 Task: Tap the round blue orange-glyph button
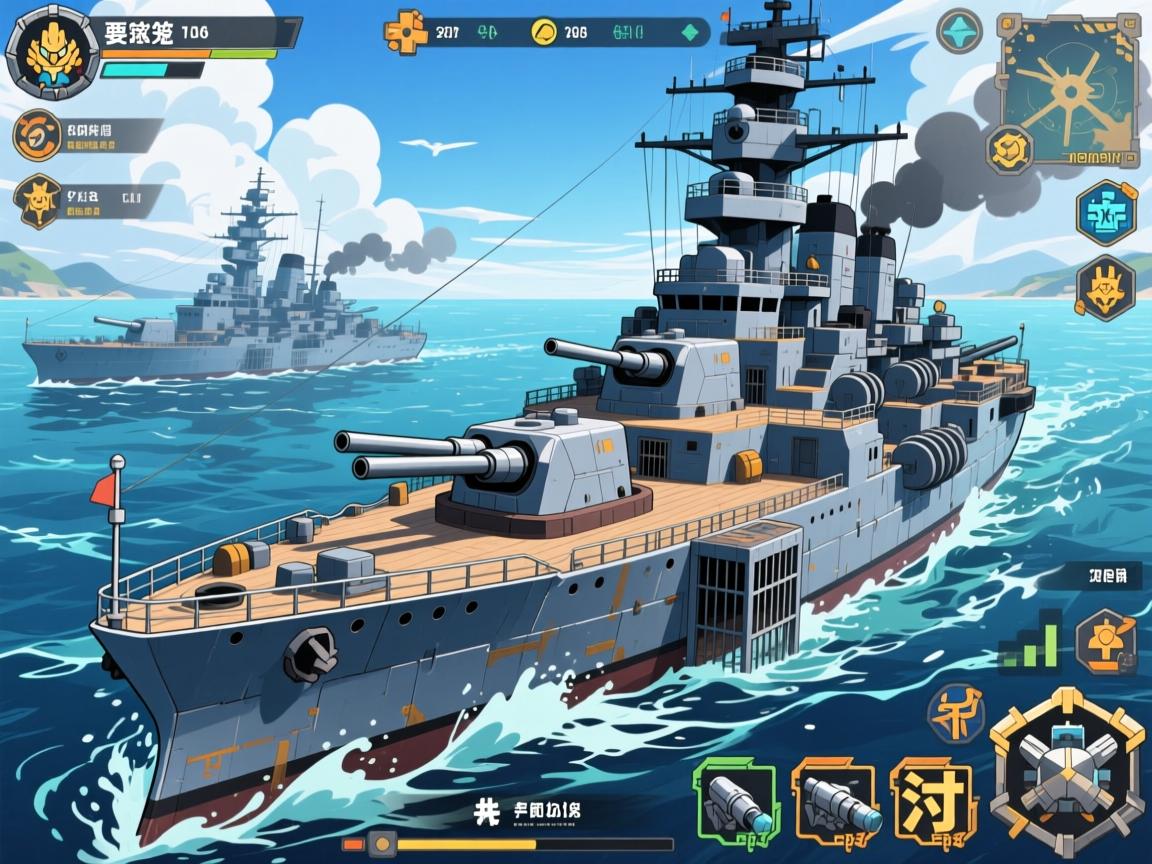point(956,714)
